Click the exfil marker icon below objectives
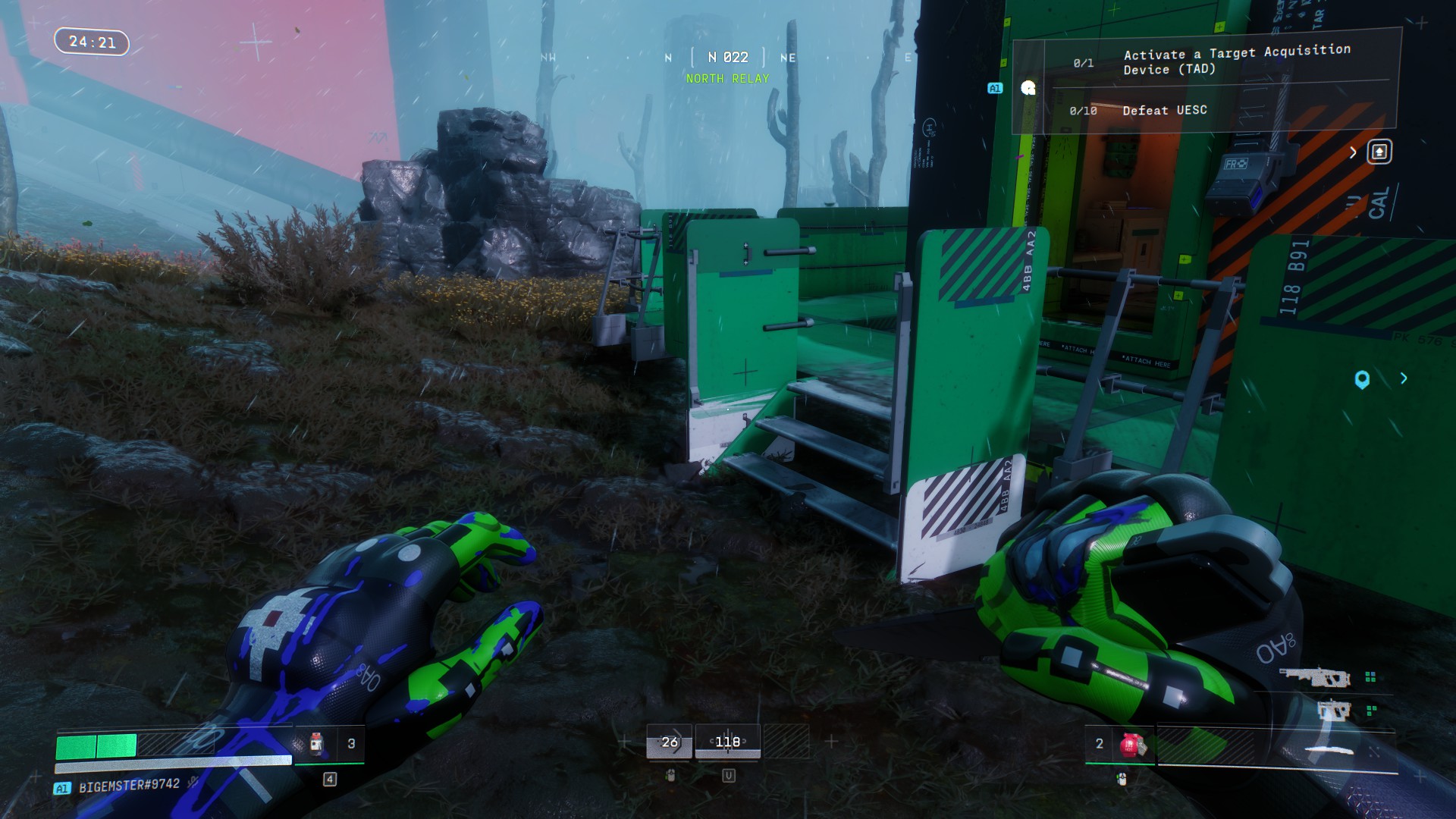 [1379, 152]
